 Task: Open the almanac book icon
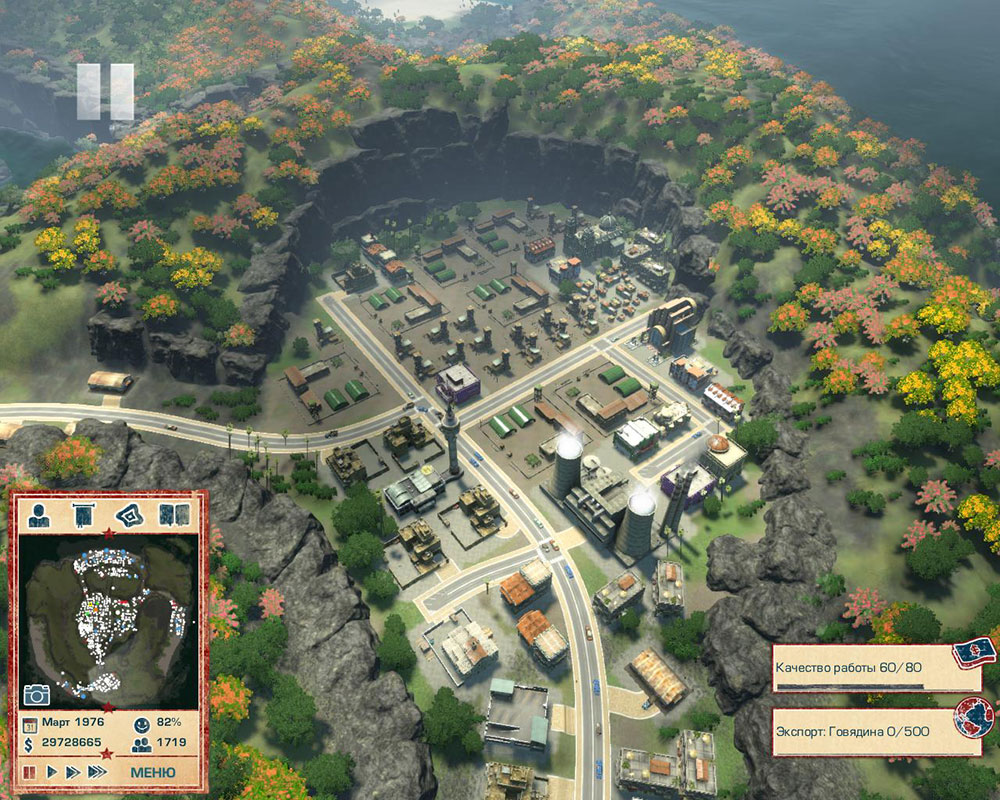click(x=173, y=516)
